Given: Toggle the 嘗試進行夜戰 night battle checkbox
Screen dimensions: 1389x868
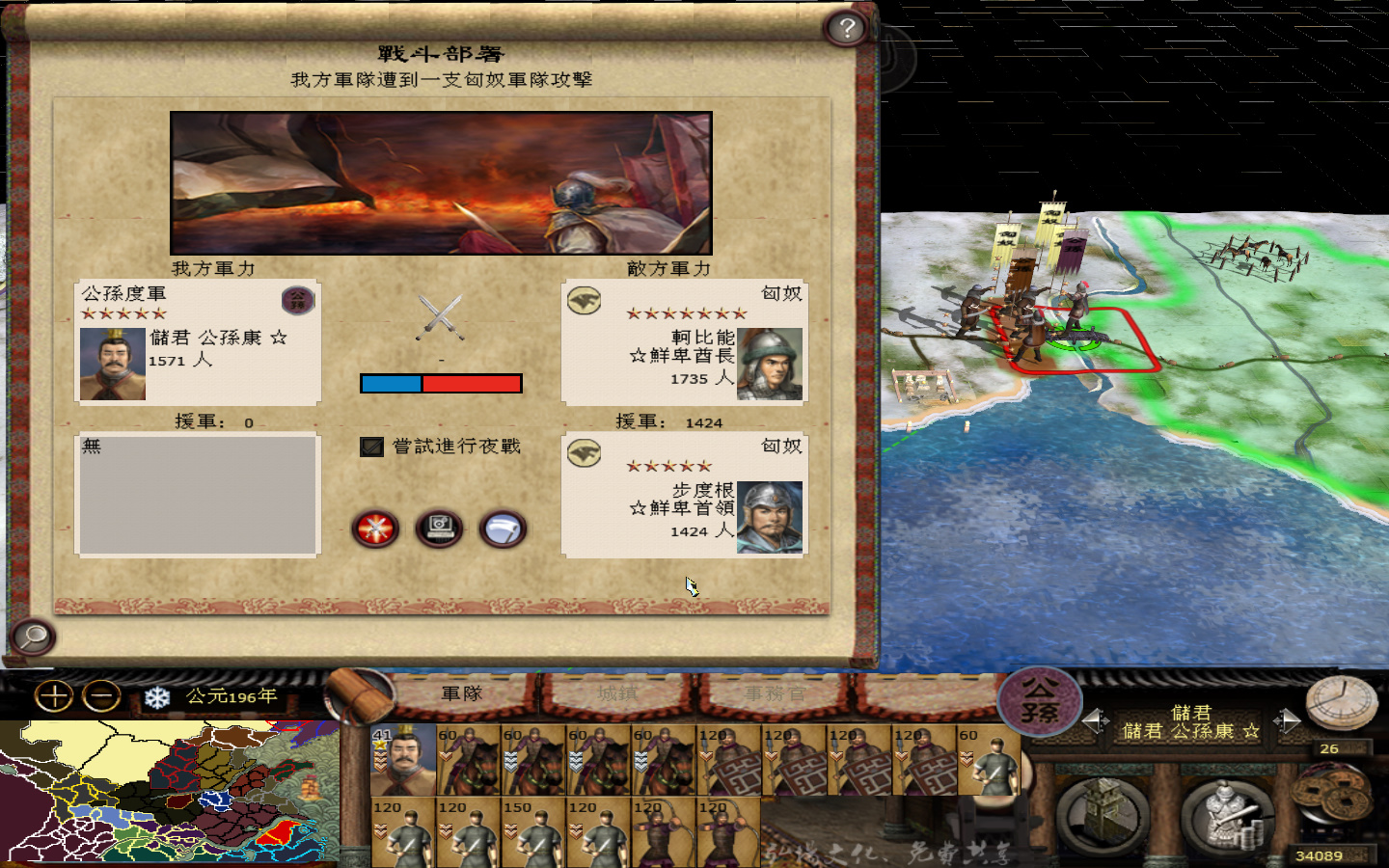Looking at the screenshot, I should pyautogui.click(x=370, y=447).
